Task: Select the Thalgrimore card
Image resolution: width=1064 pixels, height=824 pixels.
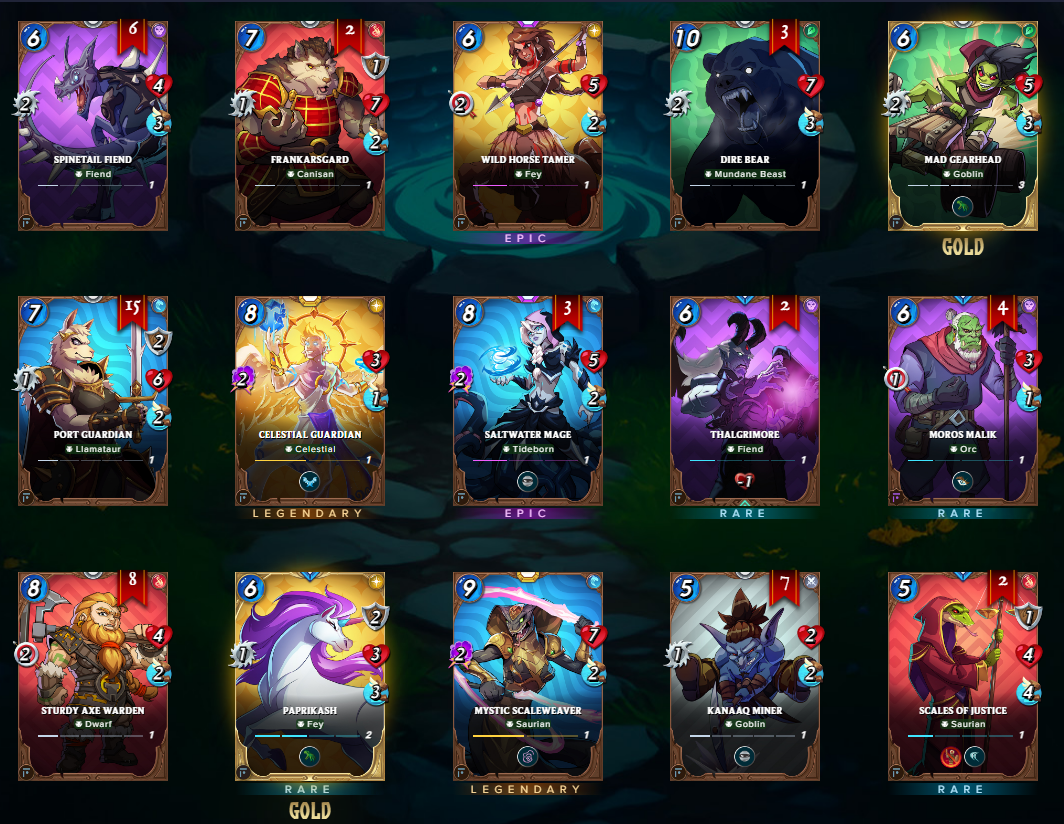Action: [x=745, y=400]
